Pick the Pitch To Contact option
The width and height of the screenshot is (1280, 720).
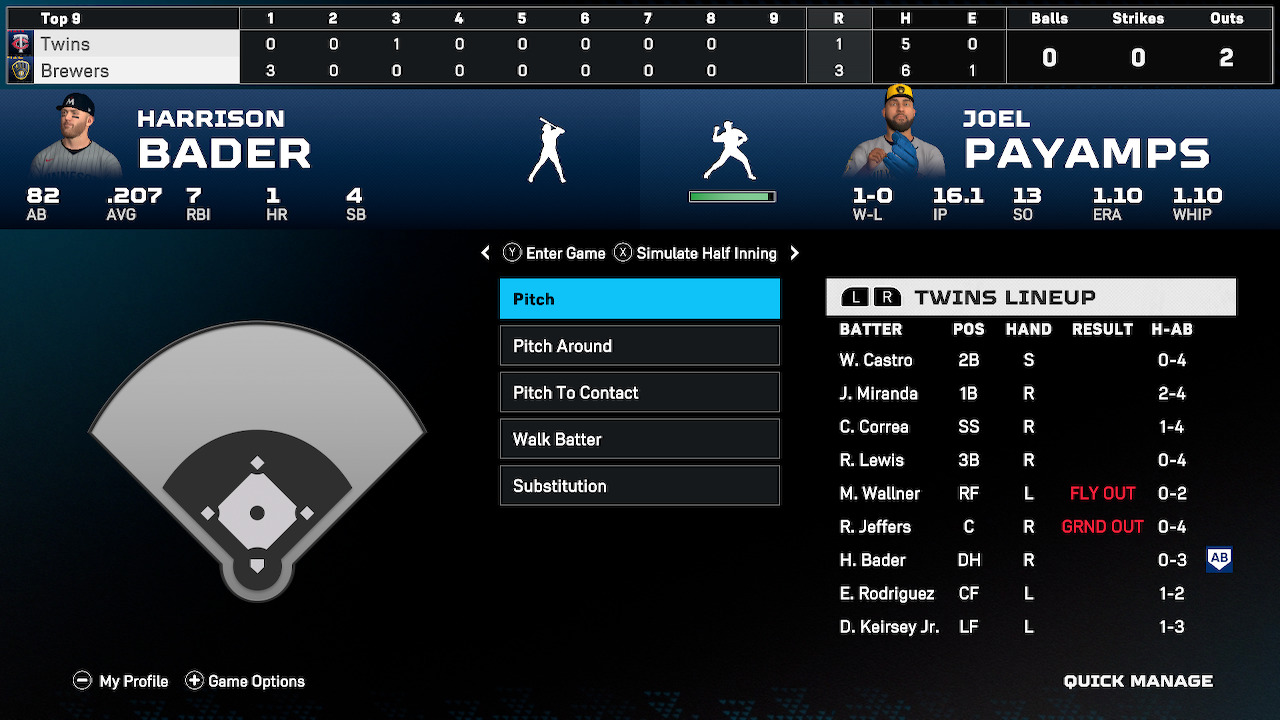click(x=639, y=393)
